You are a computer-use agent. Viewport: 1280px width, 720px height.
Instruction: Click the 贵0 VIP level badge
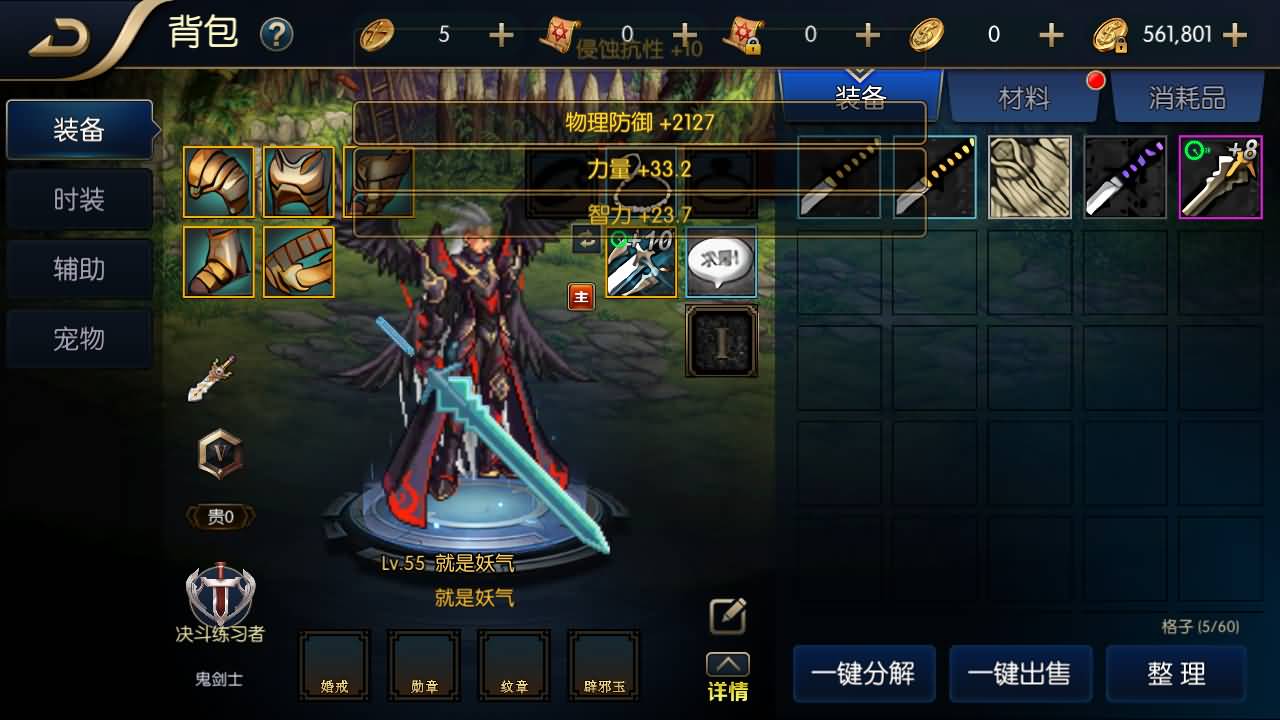pos(219,516)
